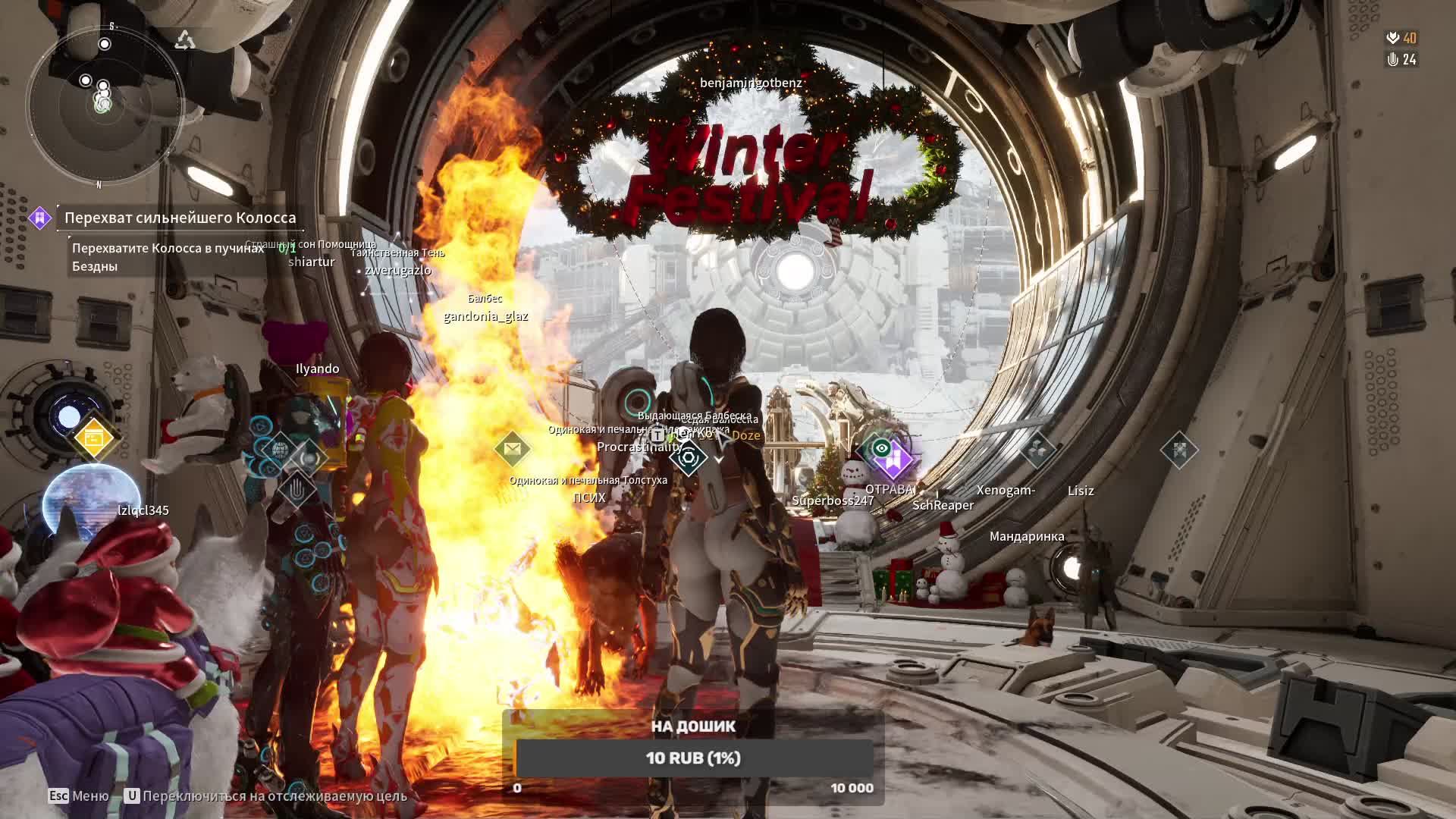1456x819 pixels.
Task: Click the hexagon nut diamond marker
Action: (x=689, y=457)
